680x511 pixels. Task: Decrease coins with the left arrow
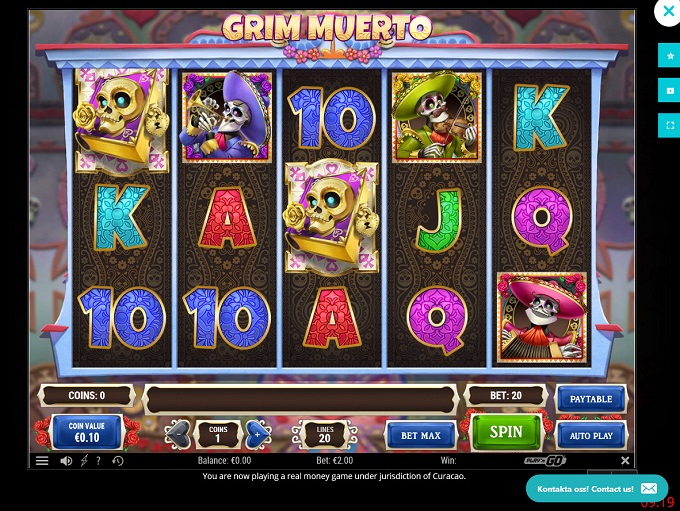point(179,434)
